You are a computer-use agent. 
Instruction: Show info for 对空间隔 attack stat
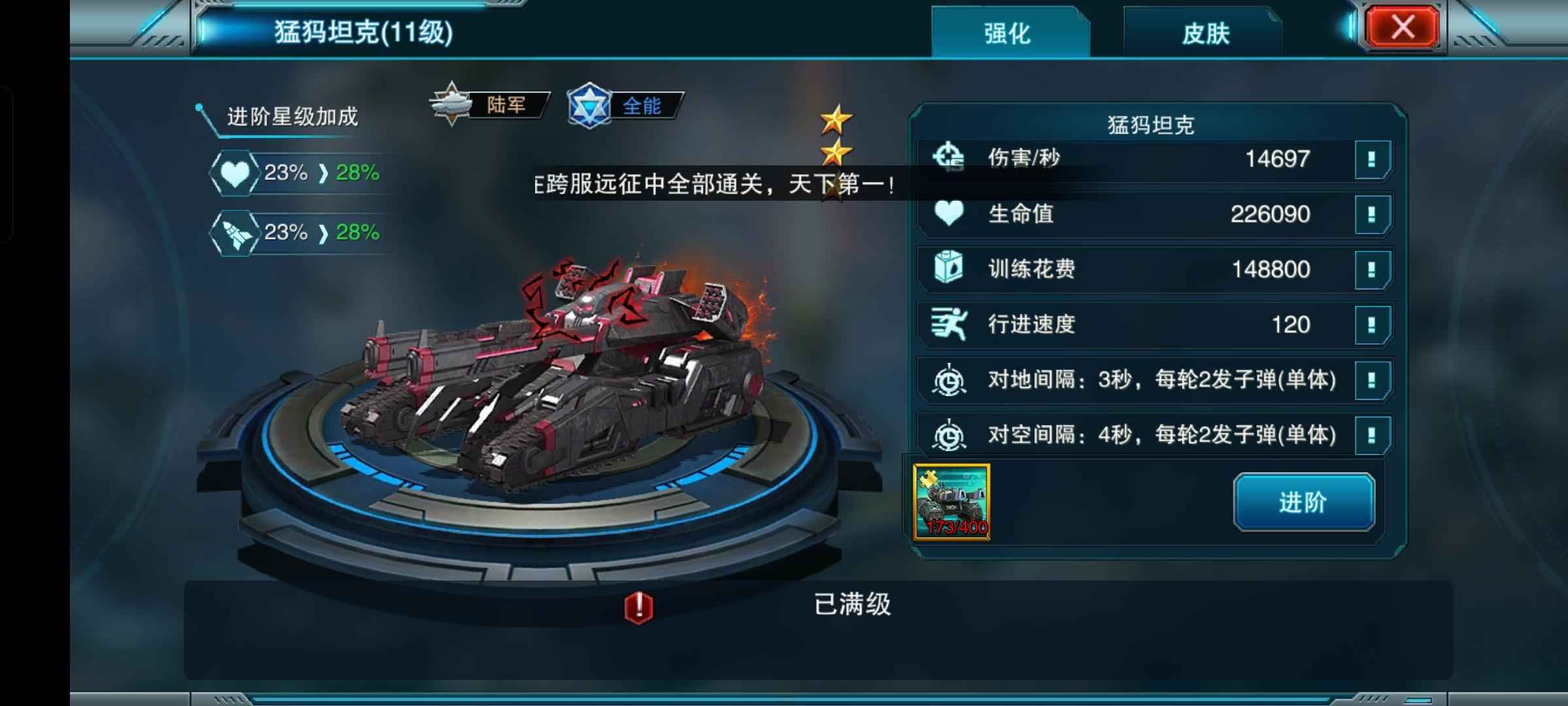click(x=1371, y=435)
